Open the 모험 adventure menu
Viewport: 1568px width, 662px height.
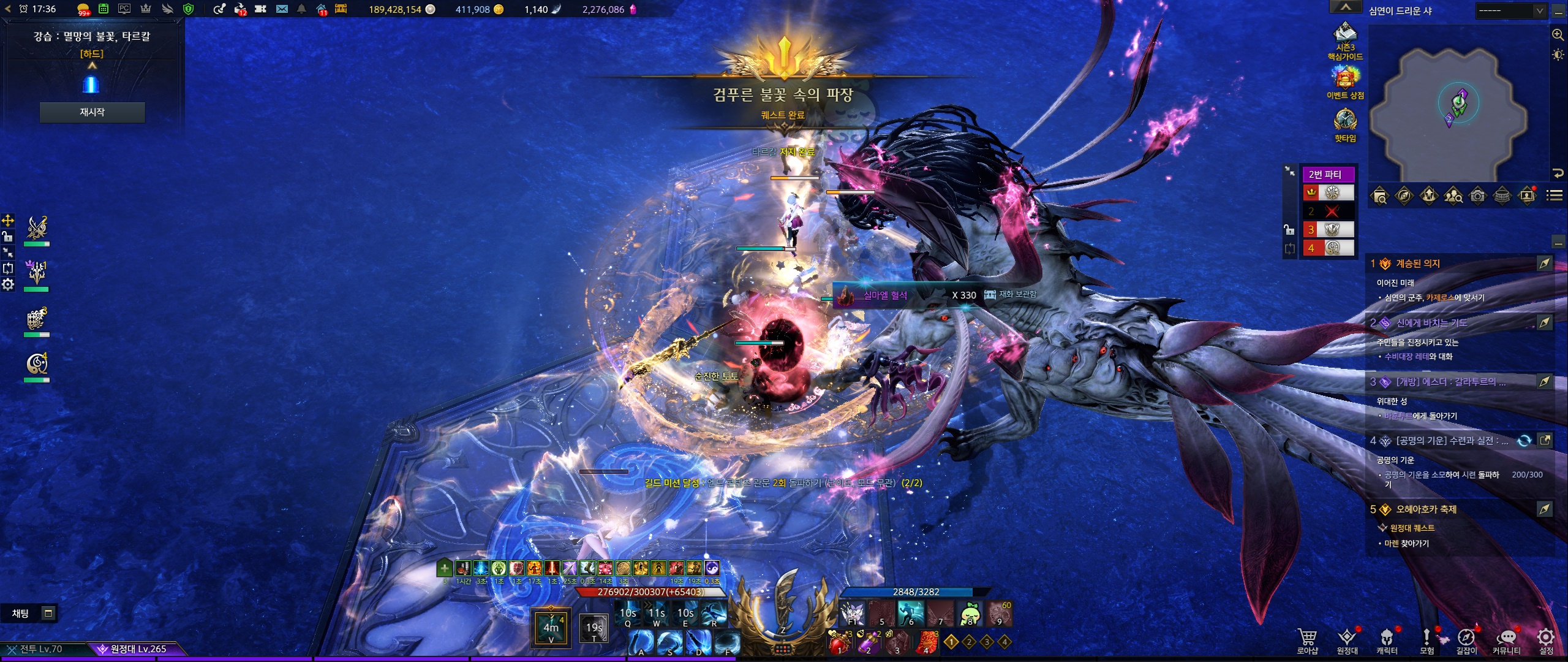(x=1427, y=640)
